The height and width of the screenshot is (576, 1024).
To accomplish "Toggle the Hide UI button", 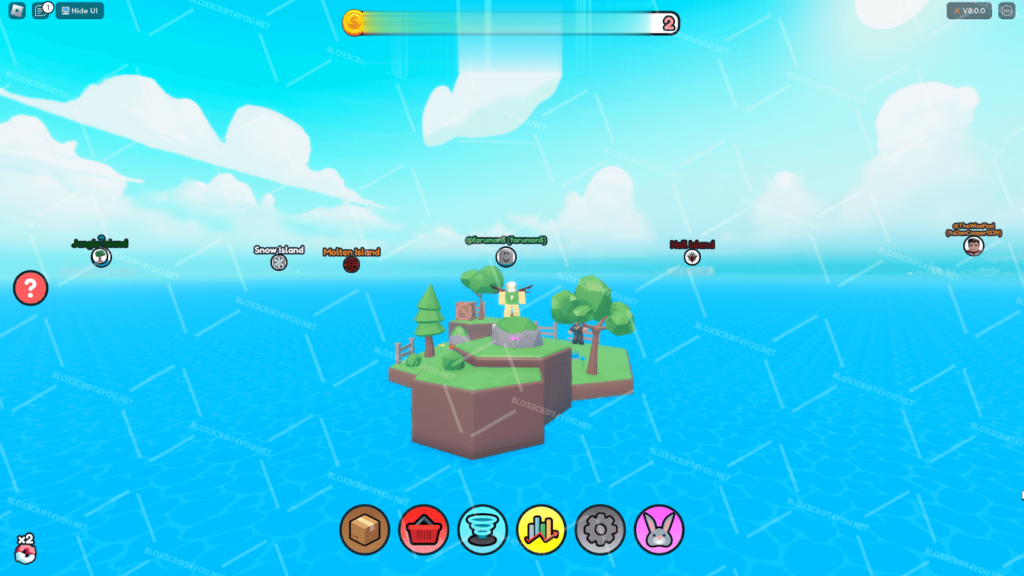I will 79,11.
